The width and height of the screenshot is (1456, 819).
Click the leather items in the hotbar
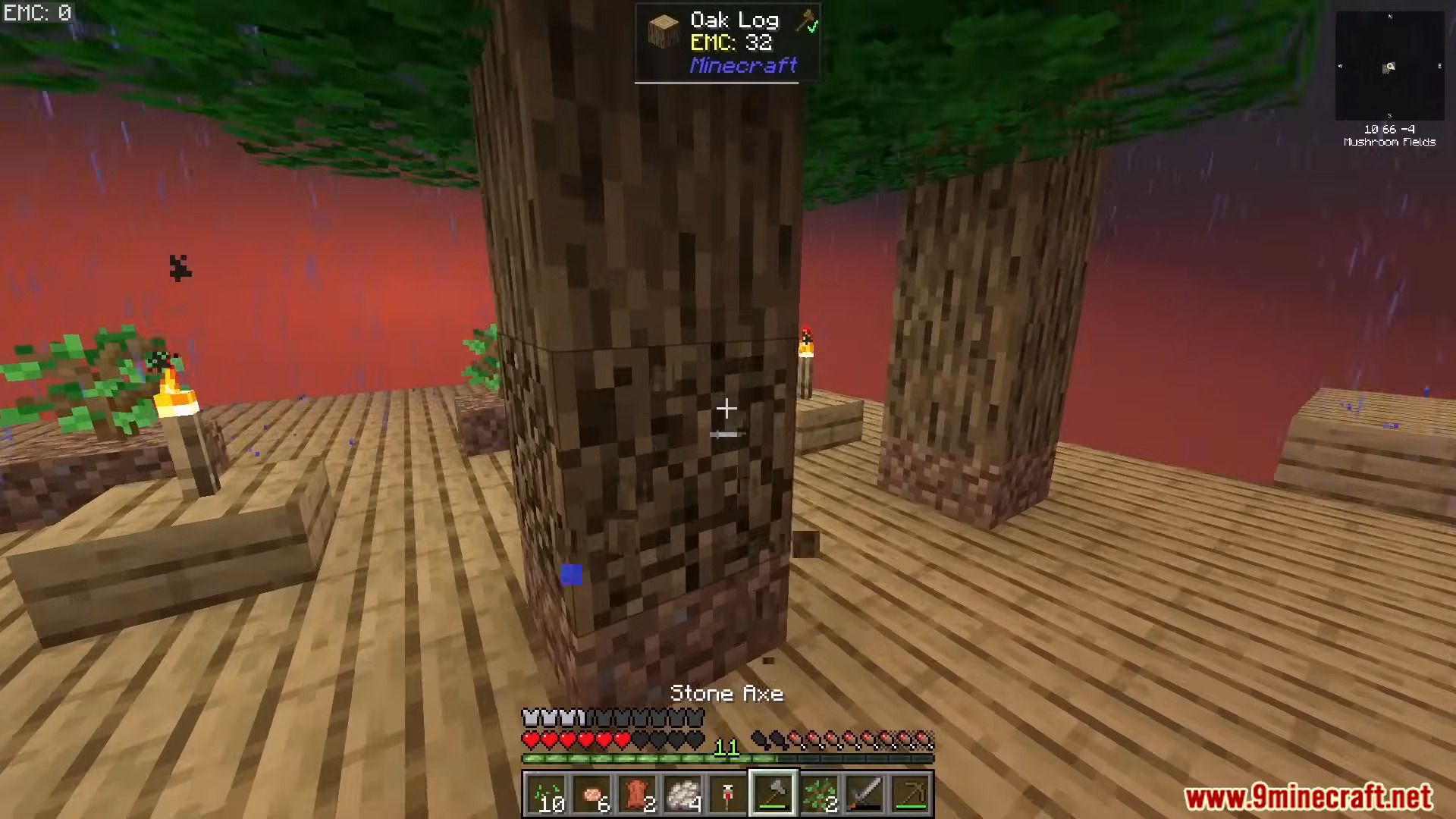pyautogui.click(x=639, y=792)
